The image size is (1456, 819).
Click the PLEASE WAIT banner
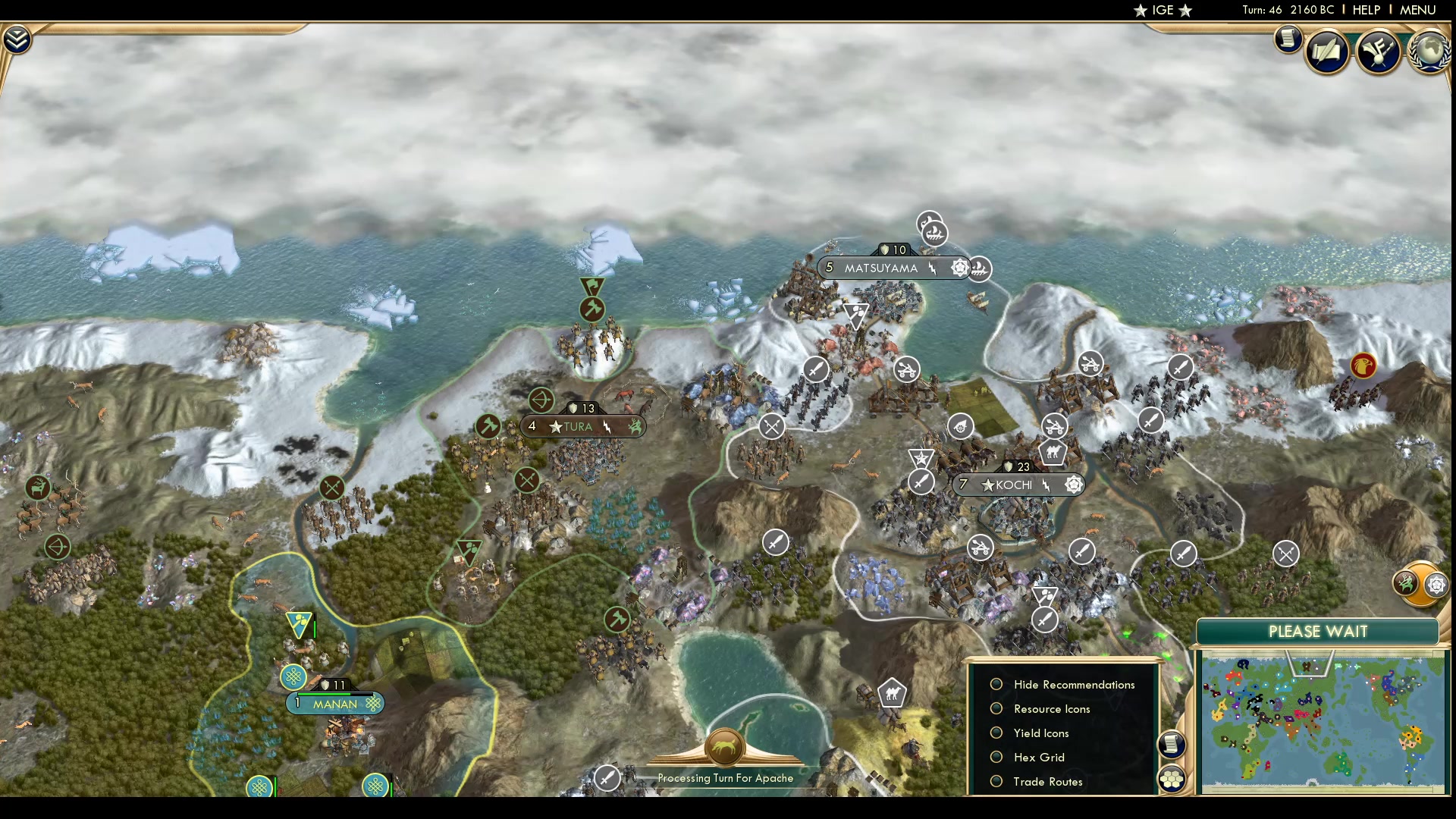[x=1318, y=631]
